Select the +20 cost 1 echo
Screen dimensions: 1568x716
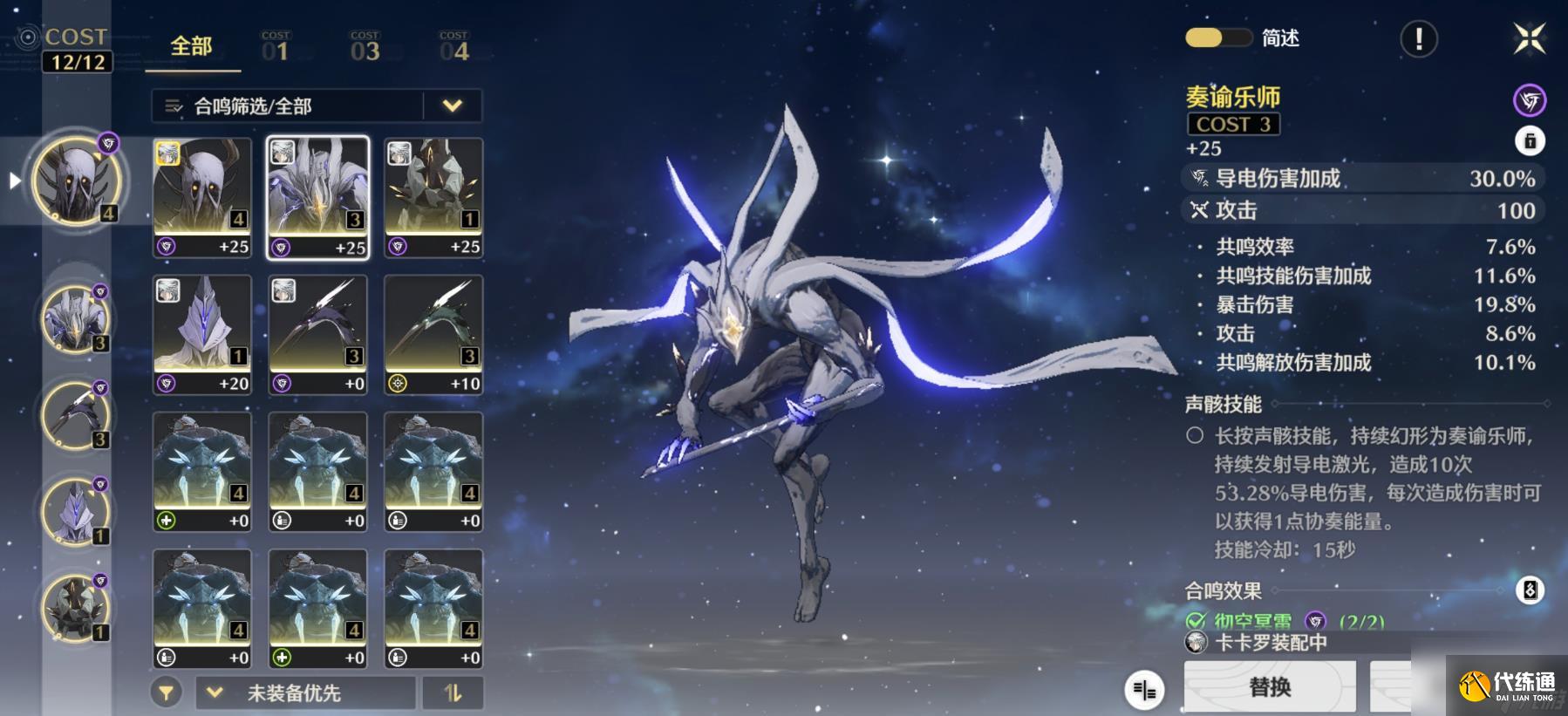(202, 335)
